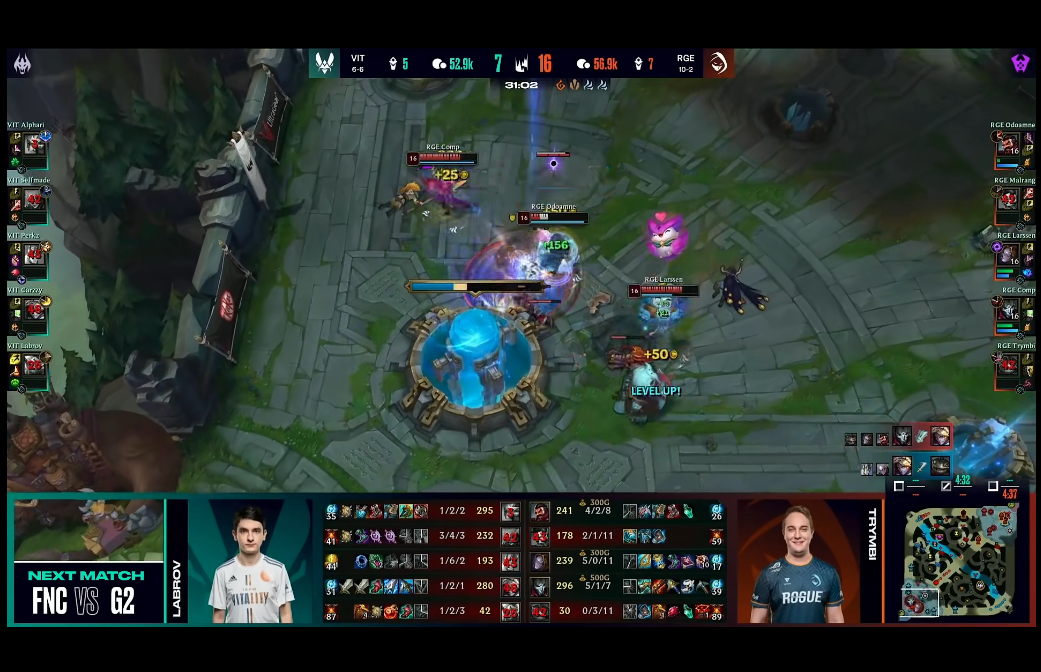Click the Rogue team logo in scoreboard
The width and height of the screenshot is (1041, 672).
click(x=718, y=64)
